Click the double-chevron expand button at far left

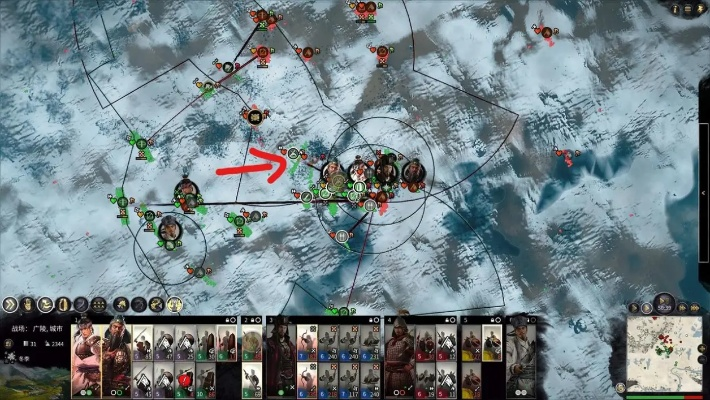click(x=11, y=304)
